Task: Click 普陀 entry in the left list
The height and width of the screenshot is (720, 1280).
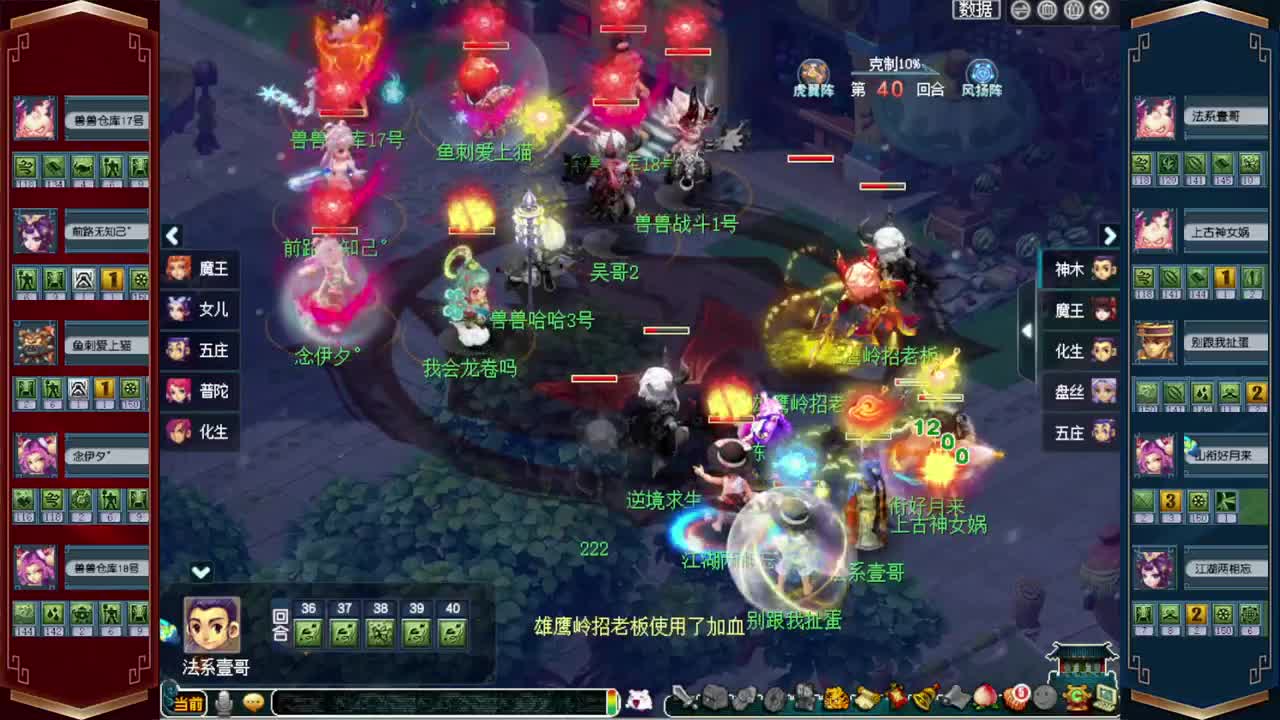Action: (200, 392)
